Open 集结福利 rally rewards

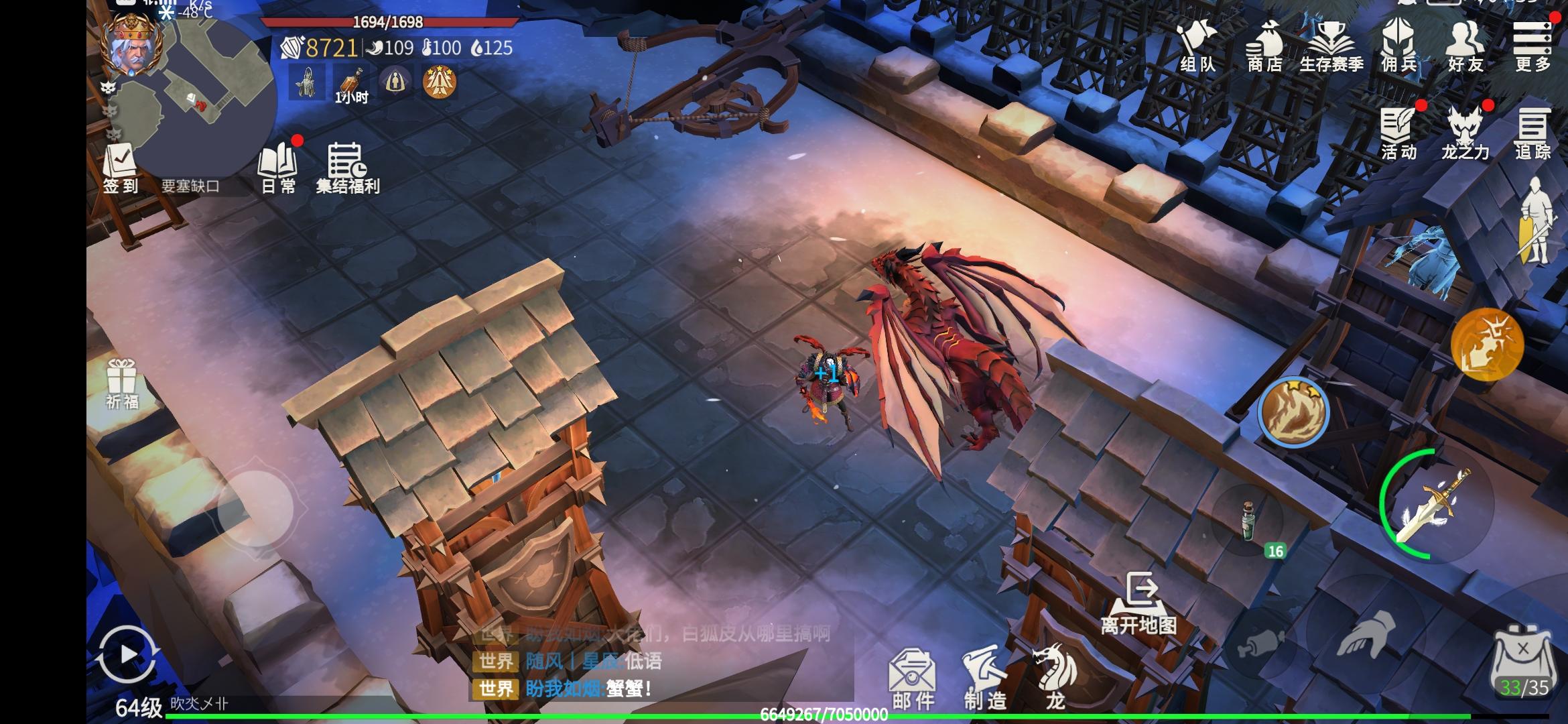tap(347, 169)
